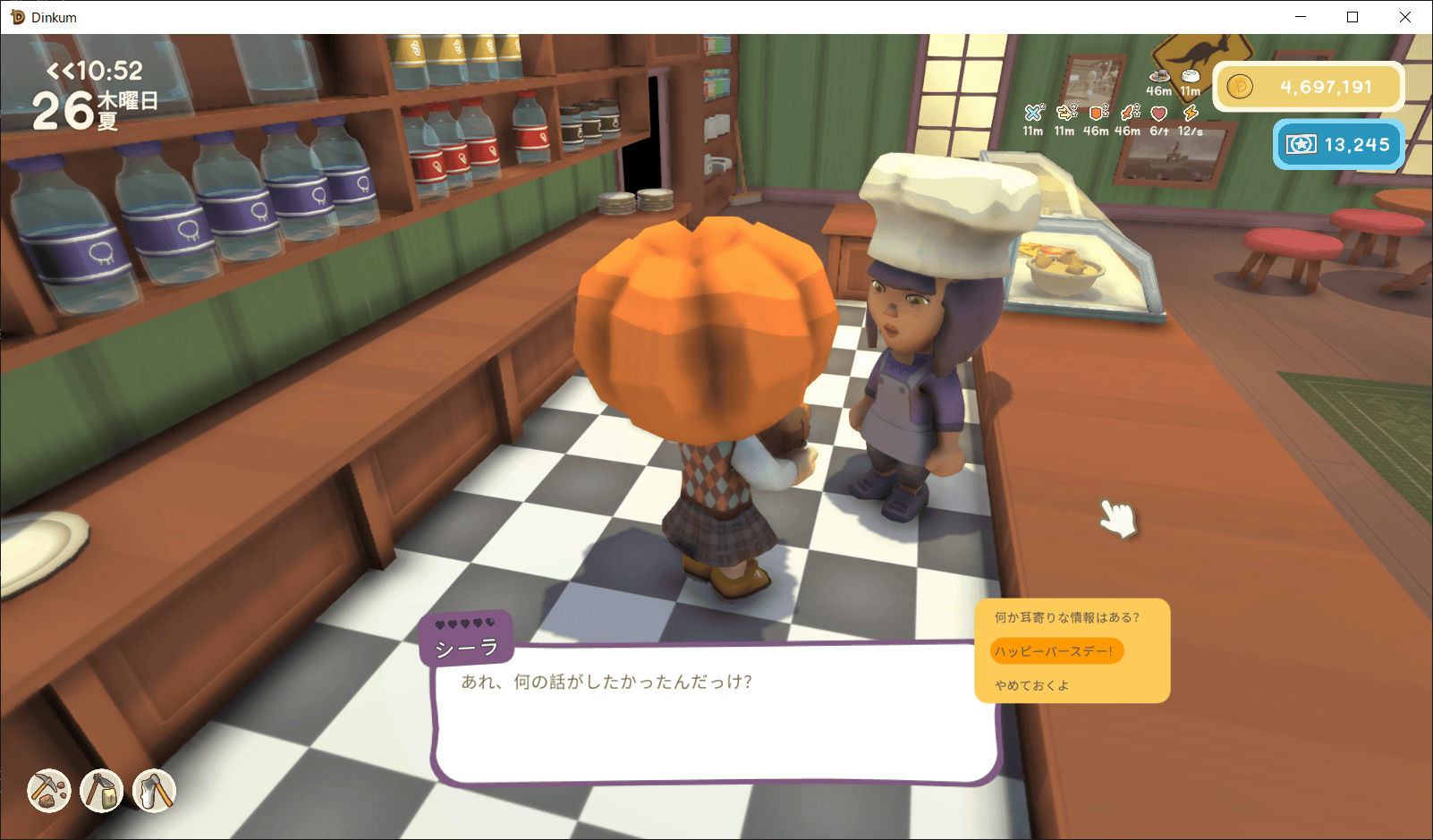1433x840 pixels.
Task: Click the white frosted cake food icon
Action: coord(1191,76)
